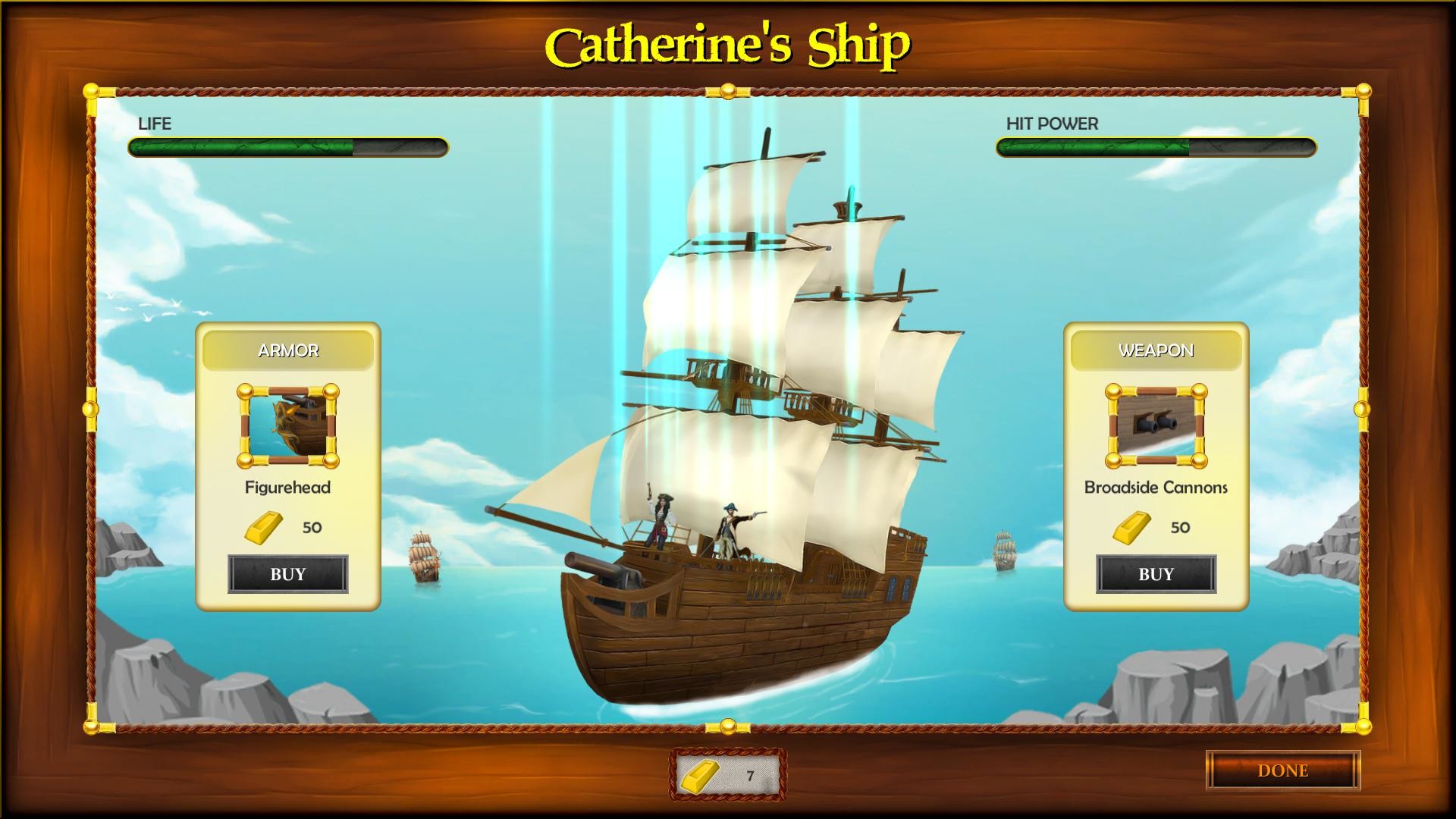The image size is (1456, 819).
Task: Click the ARMOR panel header
Action: click(288, 350)
